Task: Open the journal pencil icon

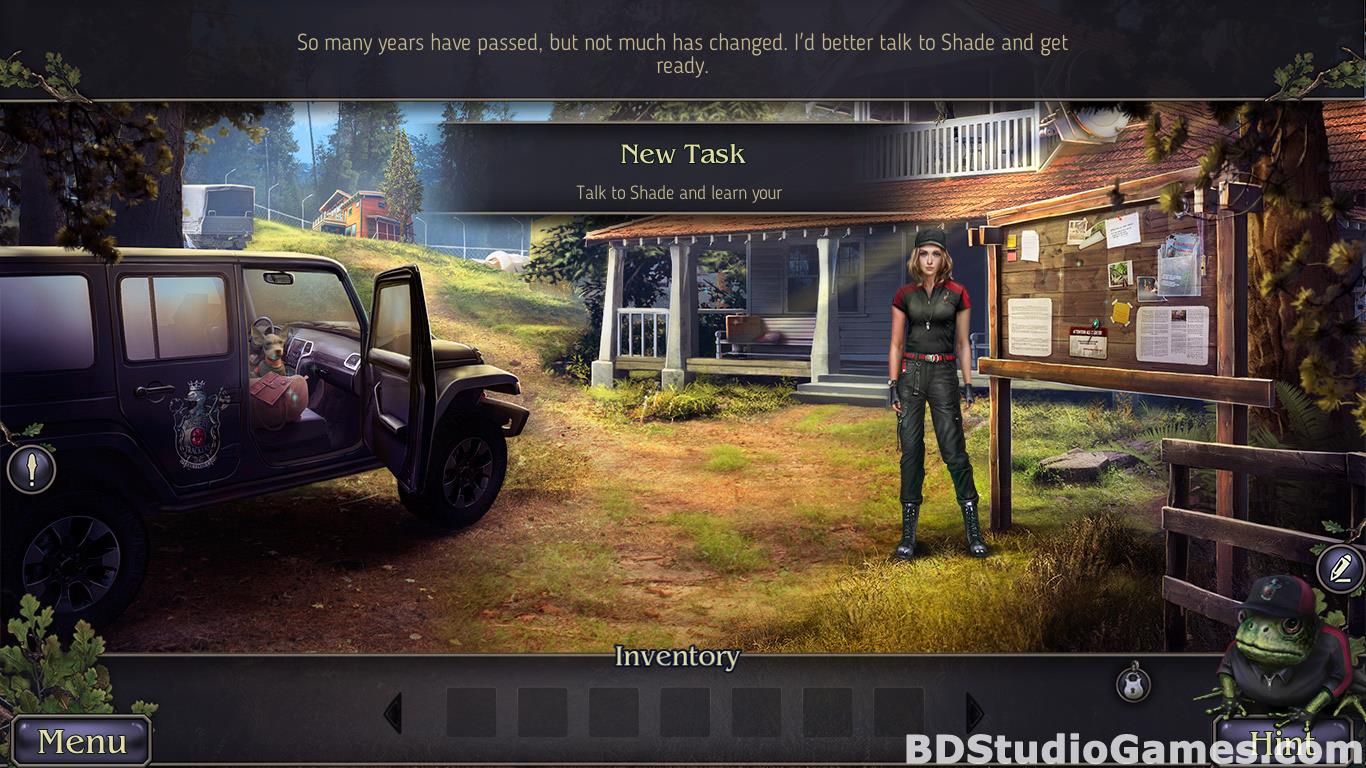Action: click(x=1340, y=569)
